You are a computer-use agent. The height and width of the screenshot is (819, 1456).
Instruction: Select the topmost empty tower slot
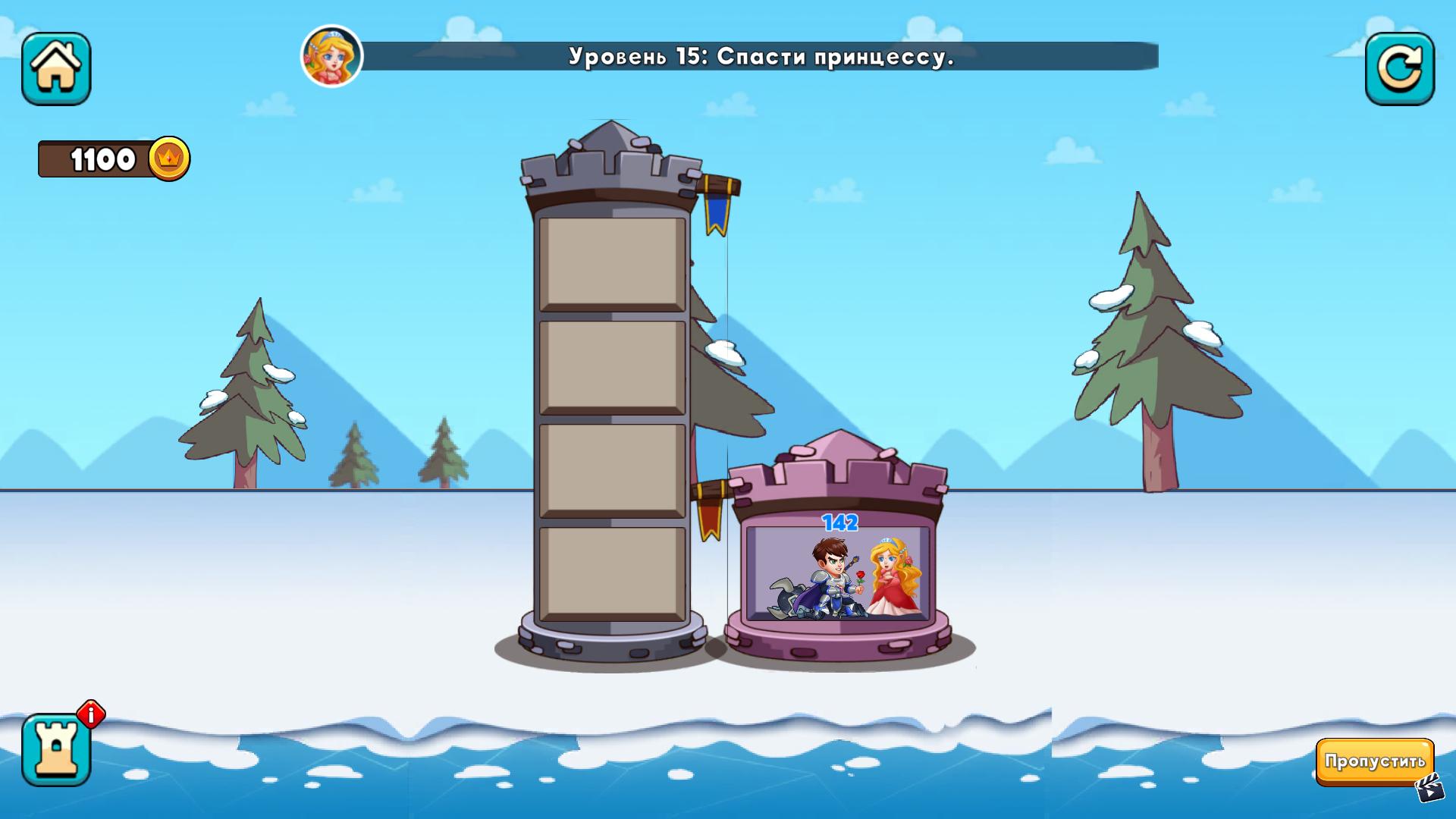pos(610,262)
